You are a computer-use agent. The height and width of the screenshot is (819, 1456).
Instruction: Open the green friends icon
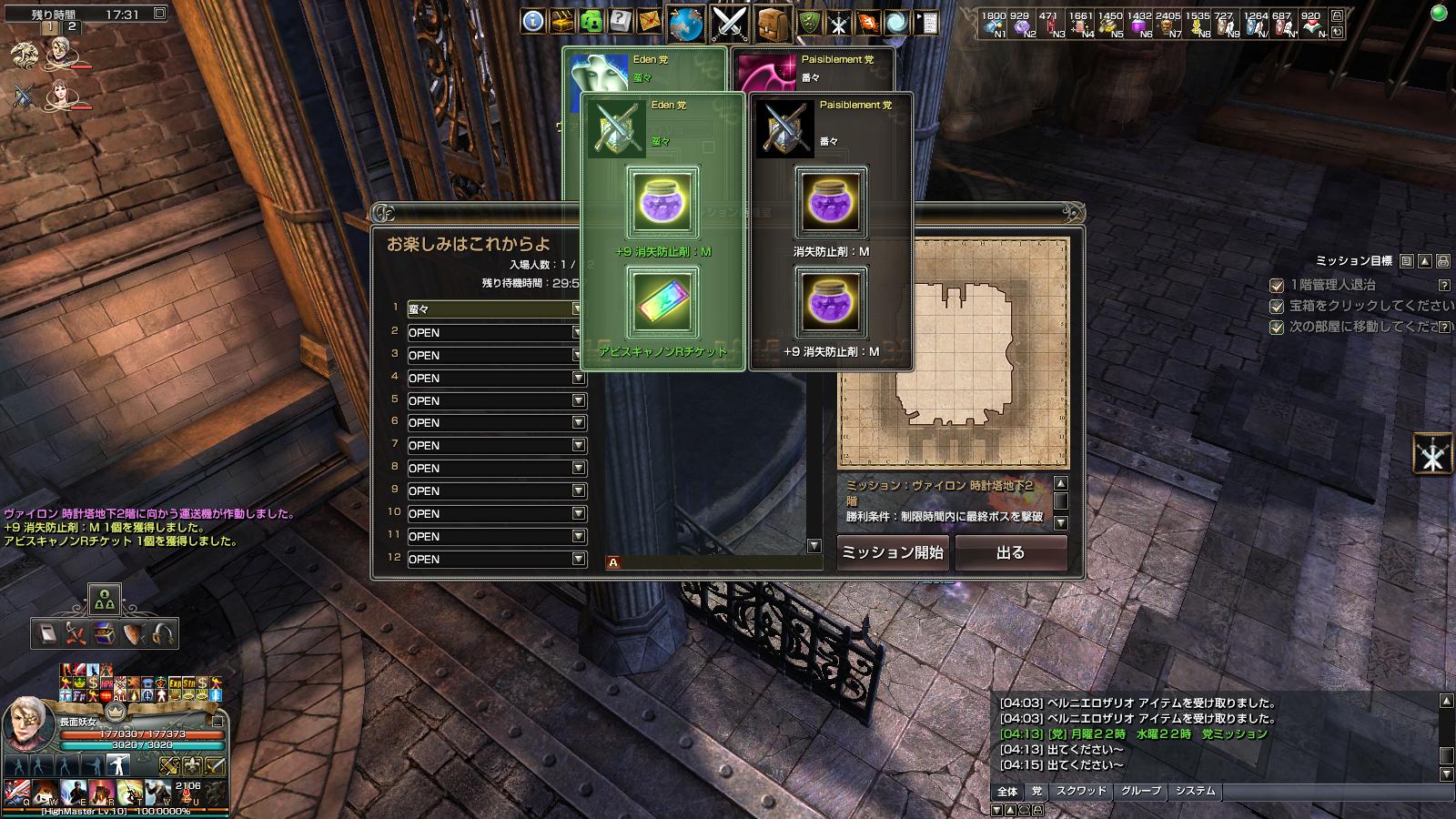(x=591, y=21)
